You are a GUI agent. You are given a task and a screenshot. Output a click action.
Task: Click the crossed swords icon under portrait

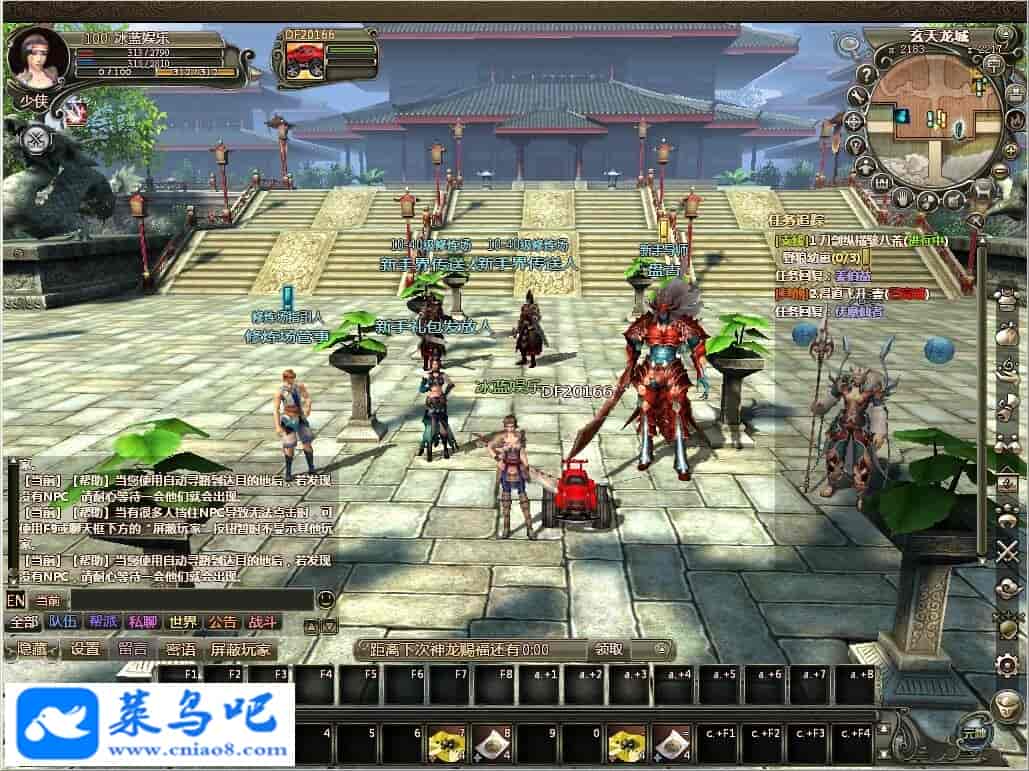37,138
